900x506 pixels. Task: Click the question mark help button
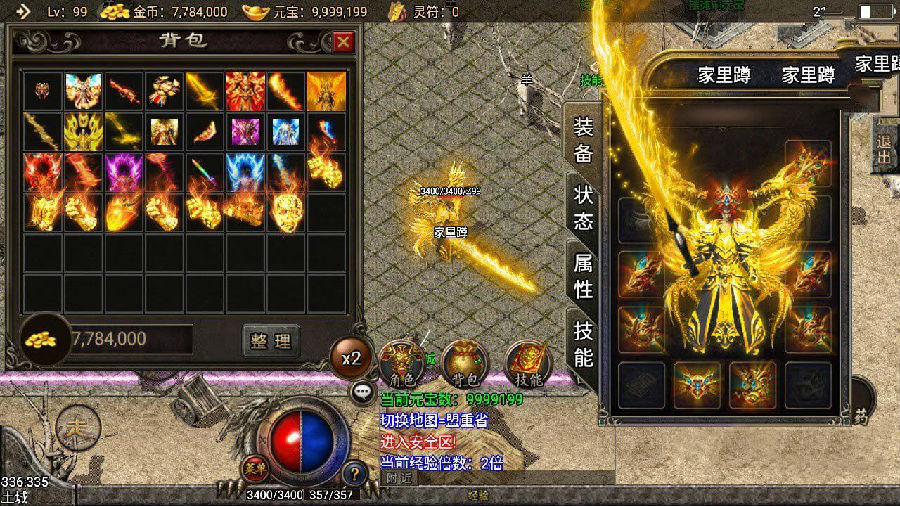coord(354,473)
